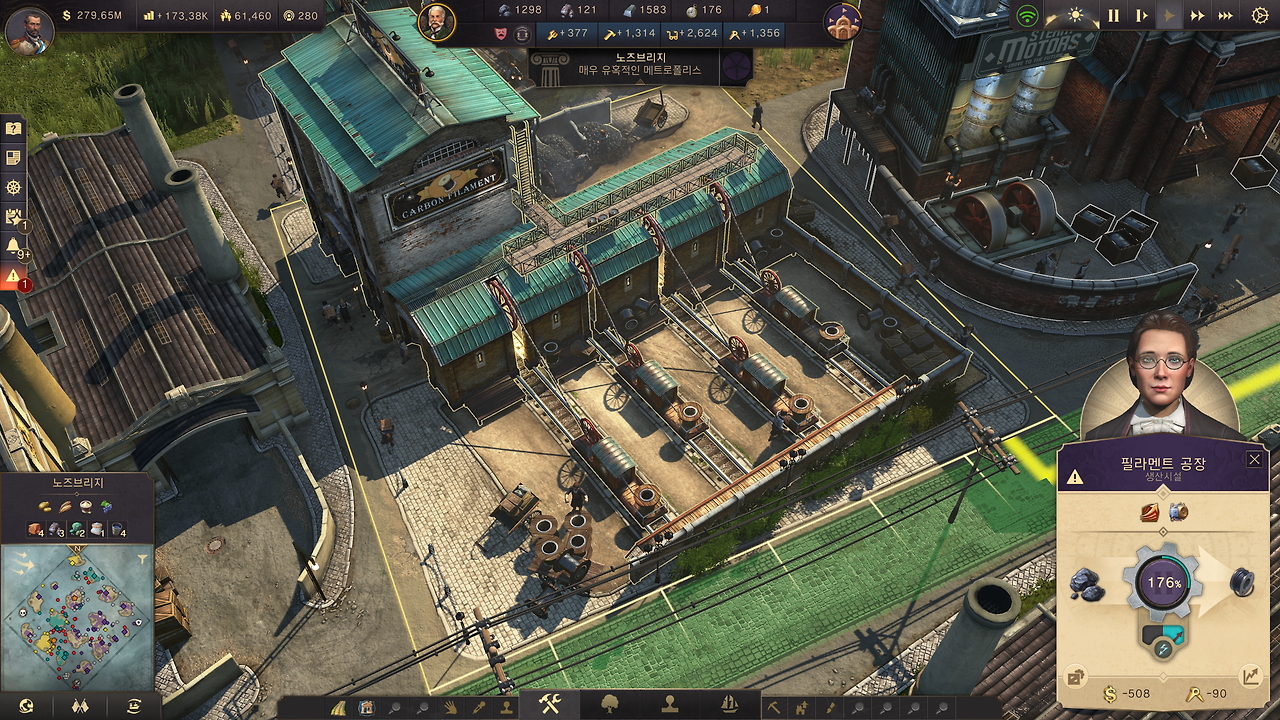Close the filament factory info panel
This screenshot has width=1280, height=720.
tap(1254, 459)
